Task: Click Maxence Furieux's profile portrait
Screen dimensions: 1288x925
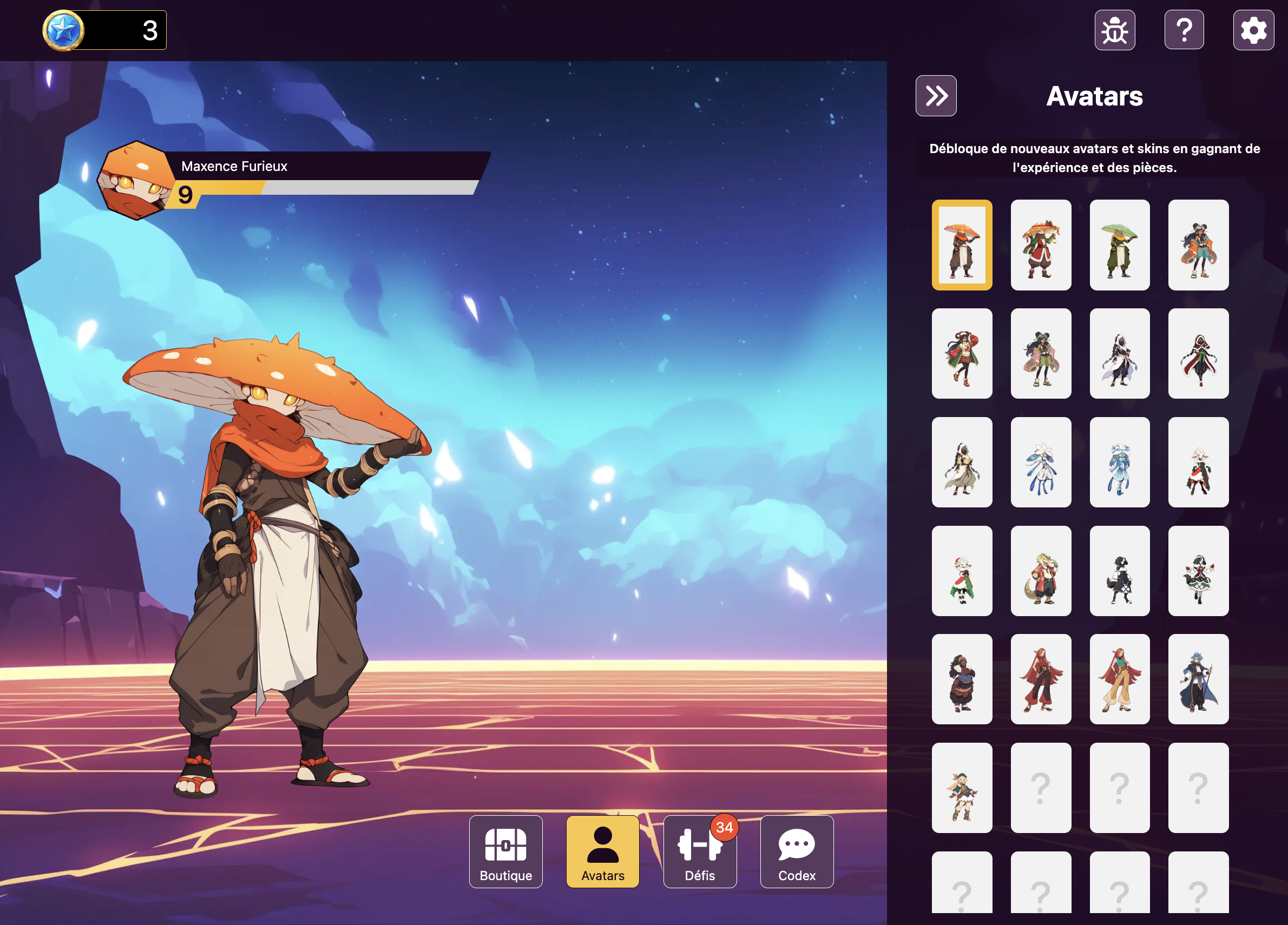Action: point(136,181)
